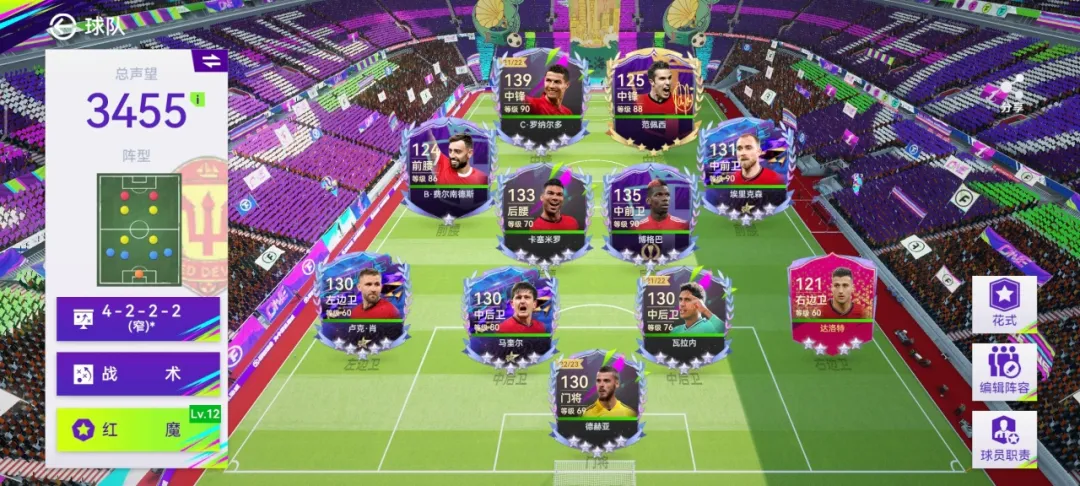Tap the swap arrows on the reputation panel
The height and width of the screenshot is (486, 1080).
pos(211,61)
